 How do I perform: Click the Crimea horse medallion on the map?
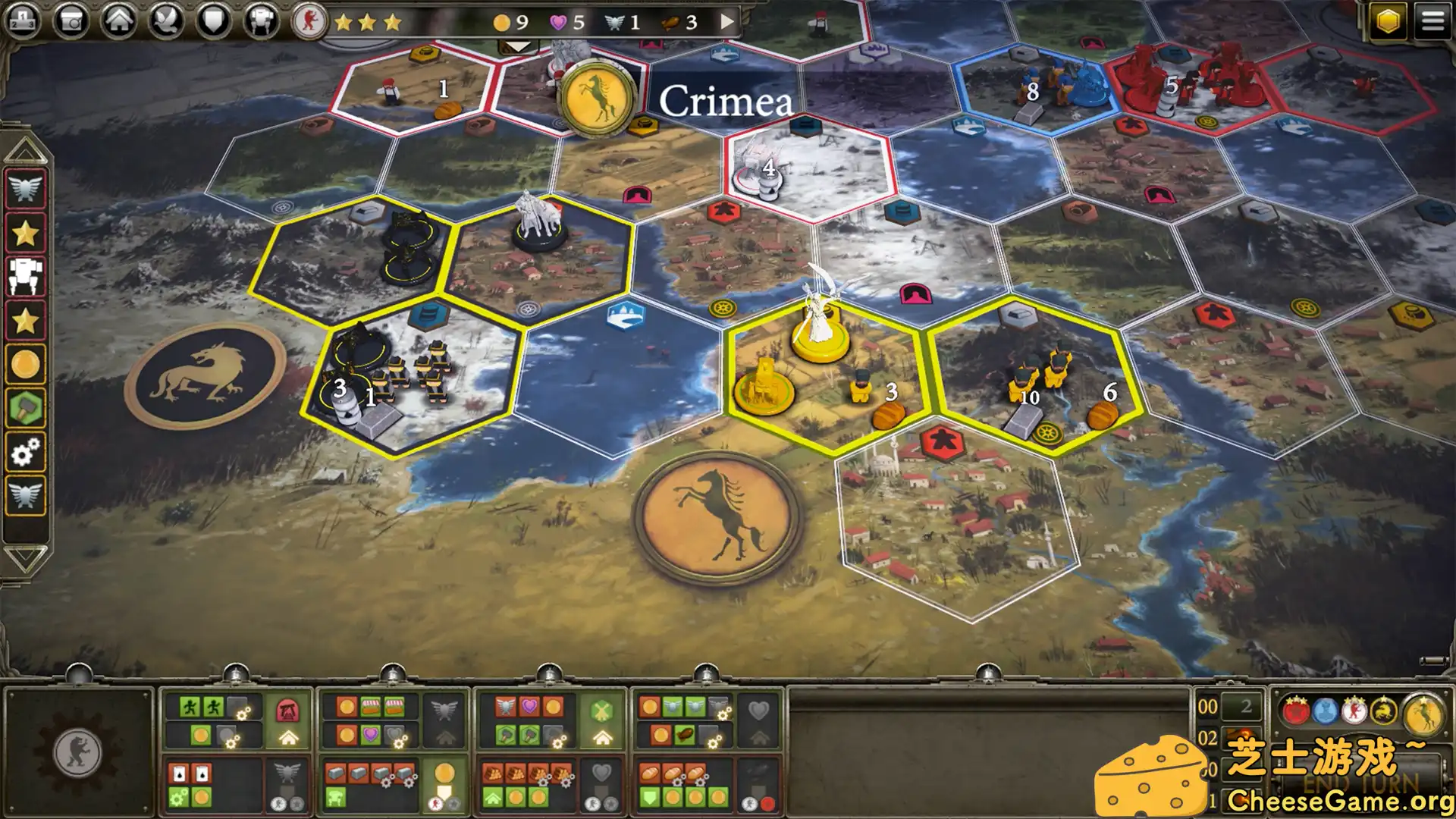598,99
